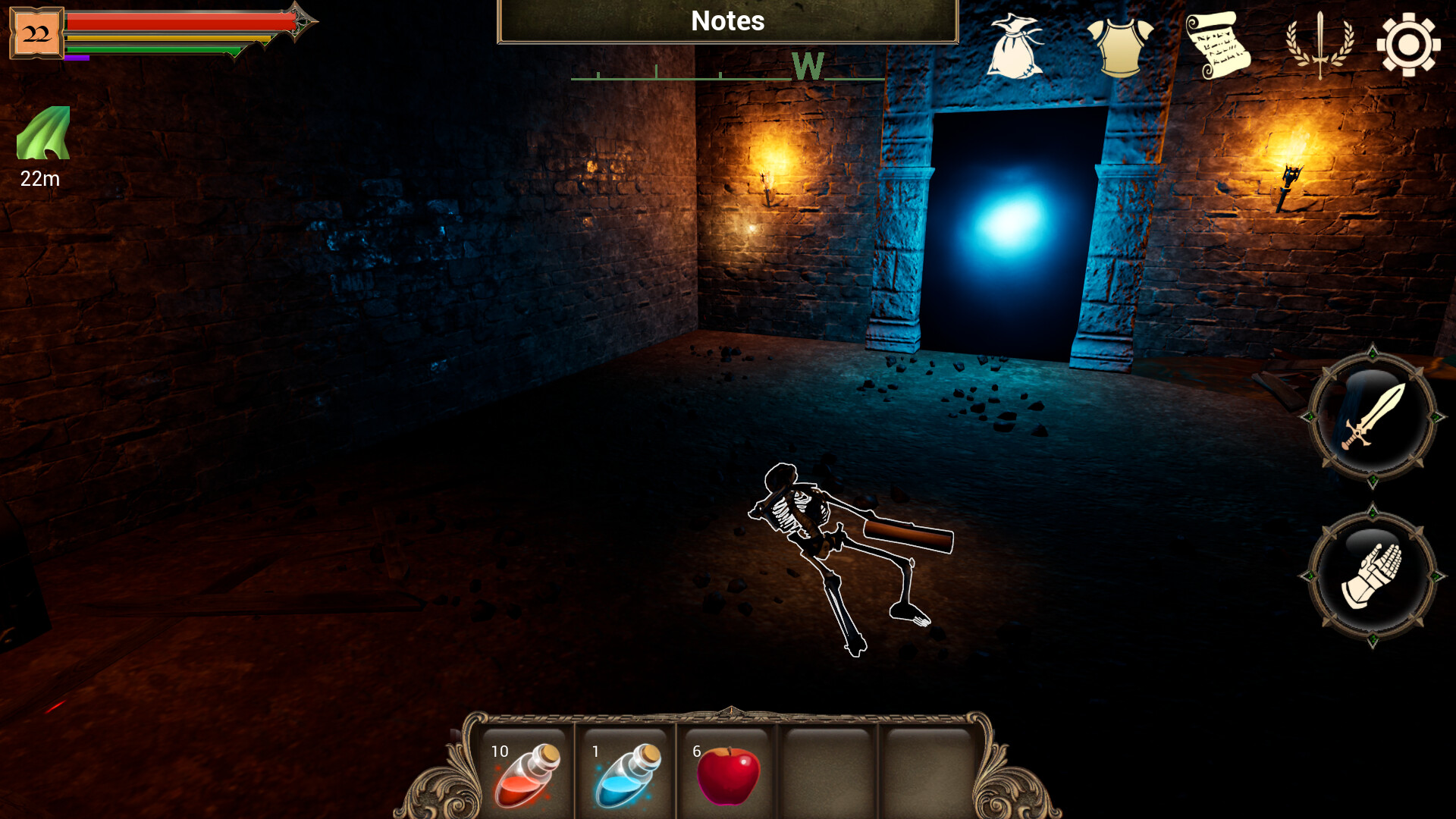This screenshot has height=819, width=1456.
Task: Open the Notes panel
Action: tap(726, 21)
